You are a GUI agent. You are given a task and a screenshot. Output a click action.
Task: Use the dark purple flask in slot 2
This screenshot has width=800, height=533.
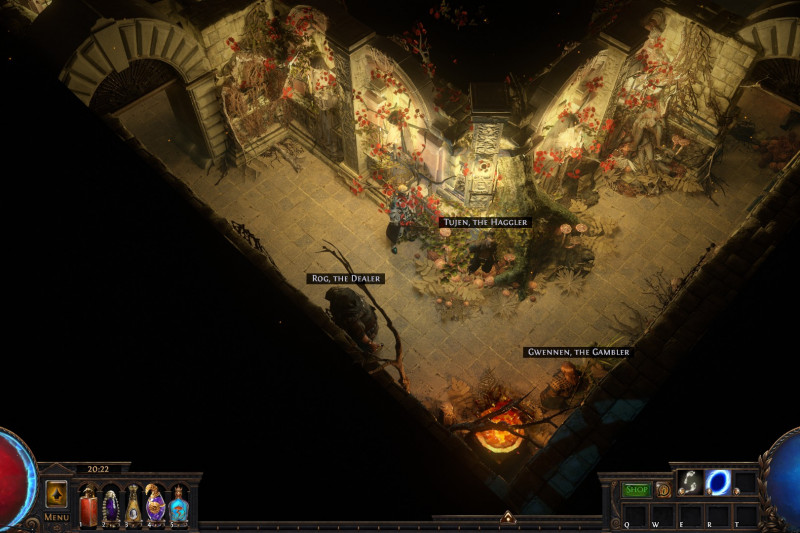coord(111,504)
